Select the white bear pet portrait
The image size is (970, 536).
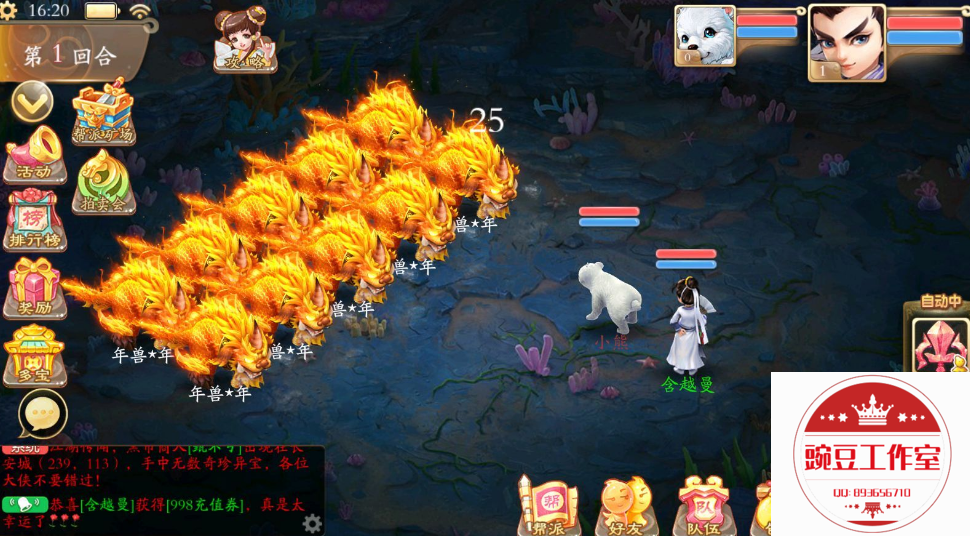(x=704, y=37)
